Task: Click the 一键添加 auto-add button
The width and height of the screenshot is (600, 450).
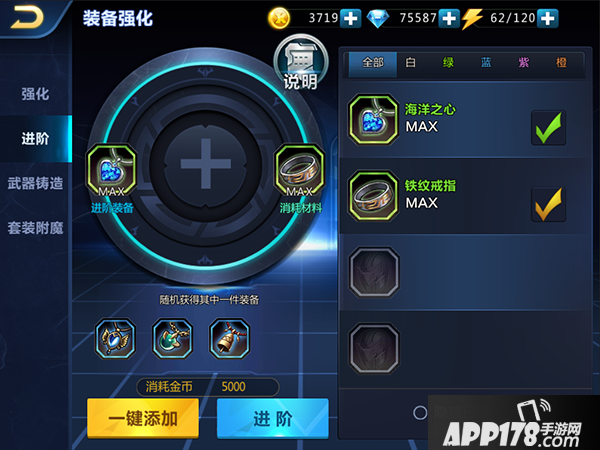Action: click(x=142, y=418)
